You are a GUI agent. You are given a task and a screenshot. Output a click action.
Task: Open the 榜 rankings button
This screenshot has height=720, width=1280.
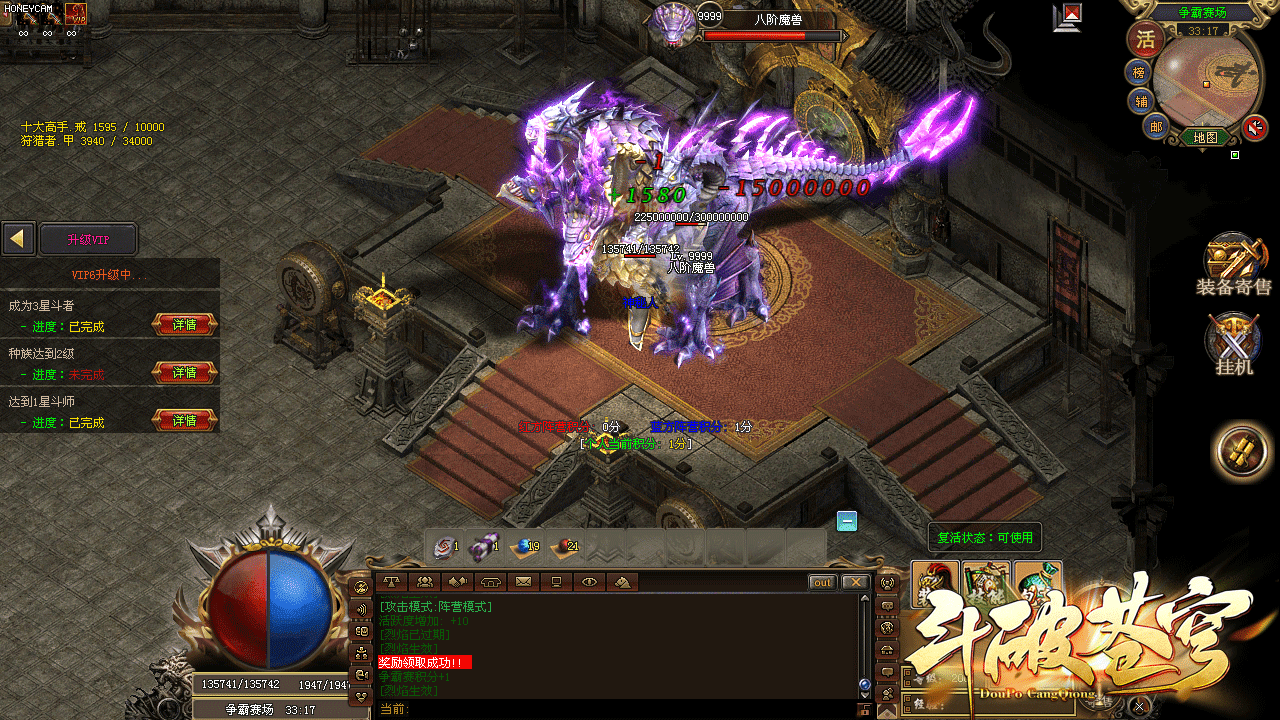coord(1139,73)
